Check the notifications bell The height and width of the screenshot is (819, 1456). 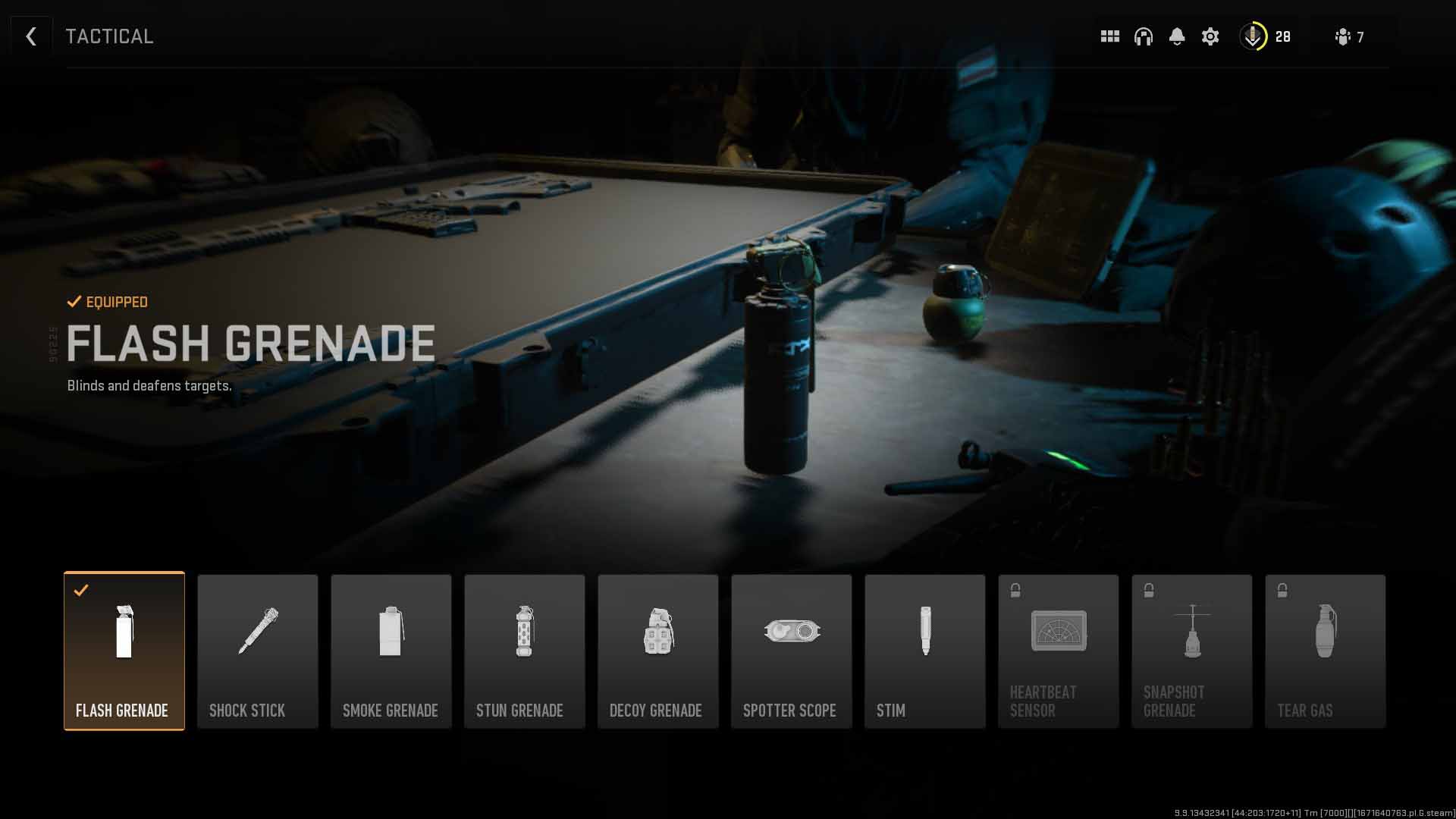1177,36
